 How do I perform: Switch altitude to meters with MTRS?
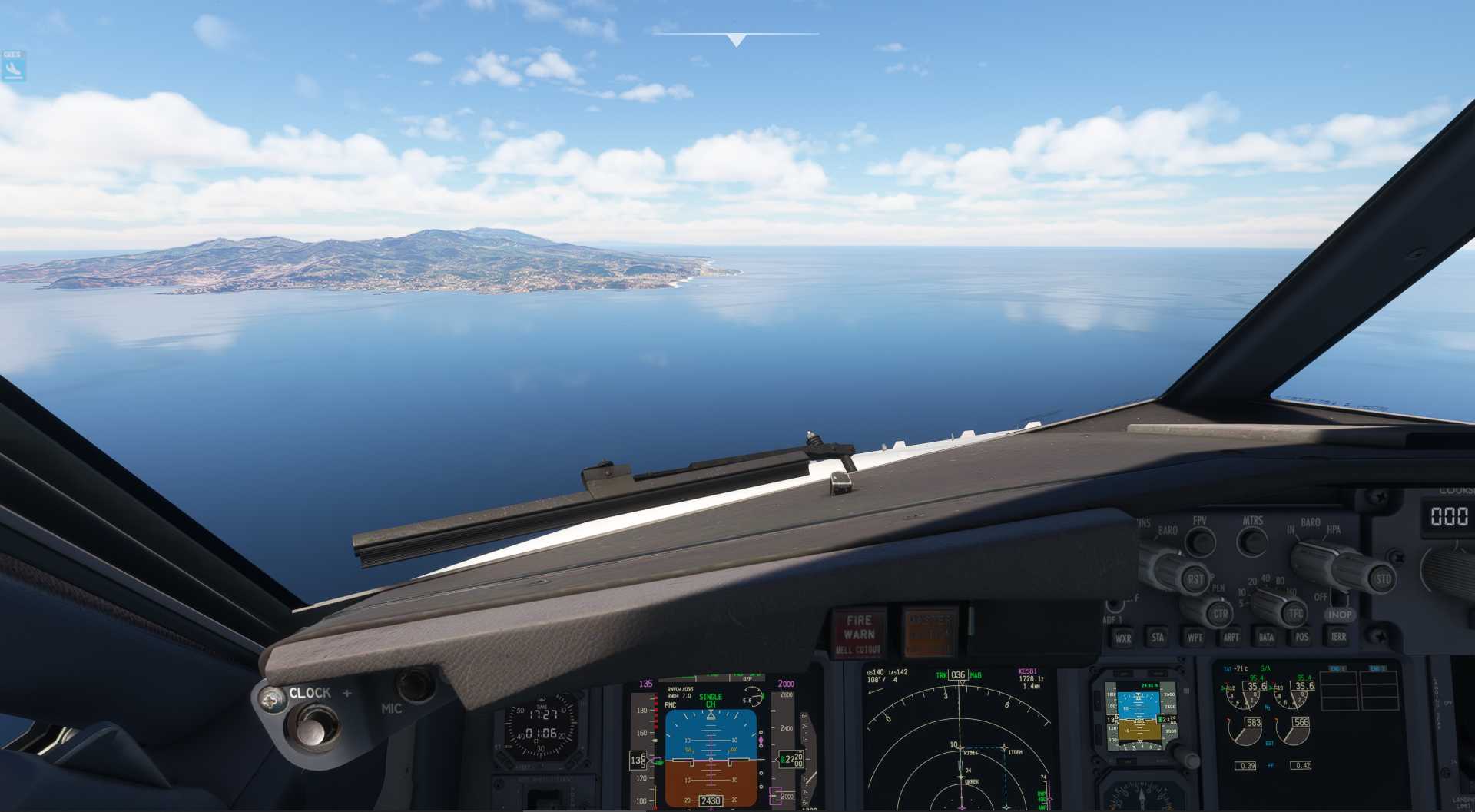click(1252, 541)
